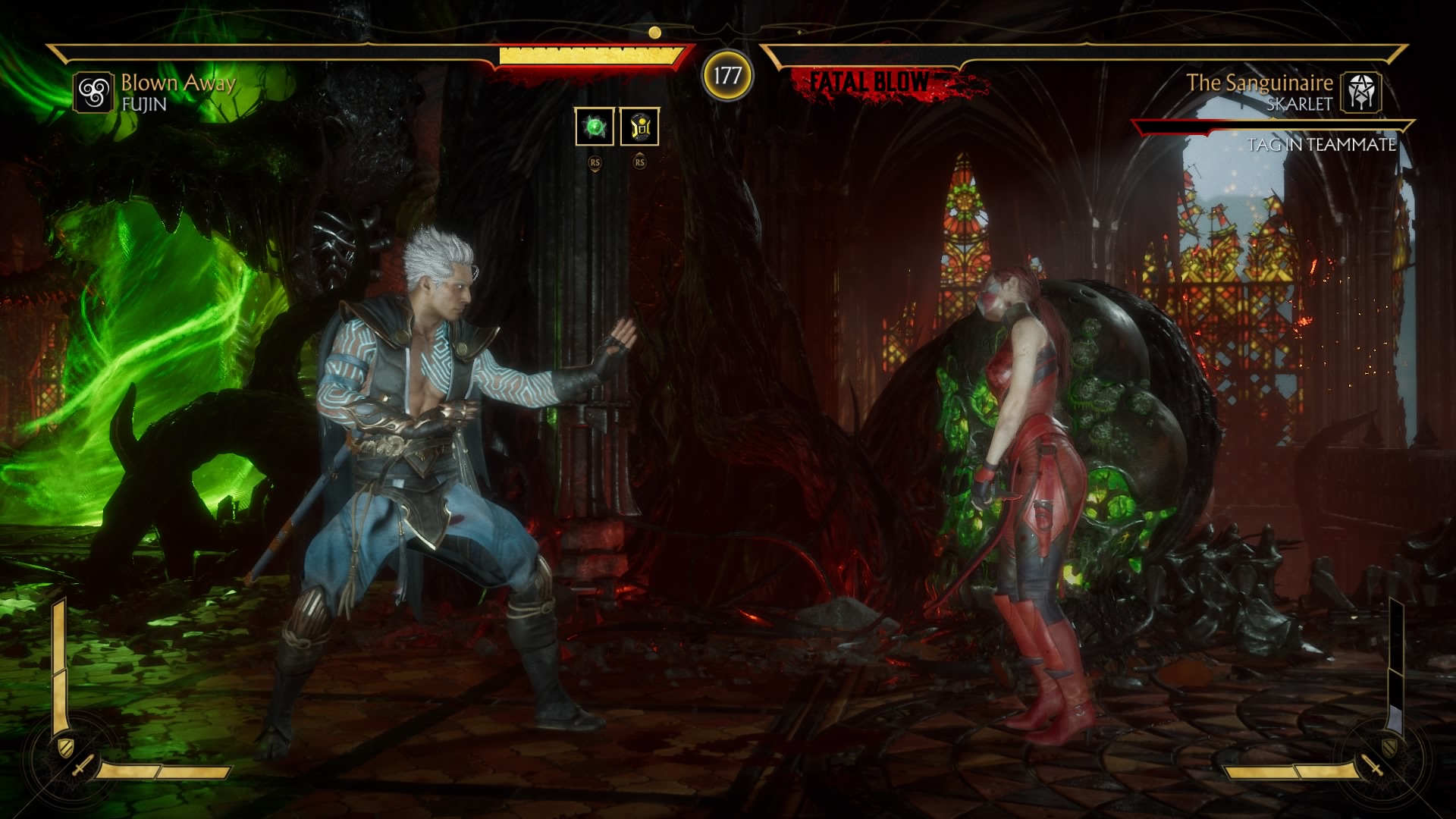Click Fujin's Blown Away variation emblem
The image size is (1456, 819).
point(93,93)
